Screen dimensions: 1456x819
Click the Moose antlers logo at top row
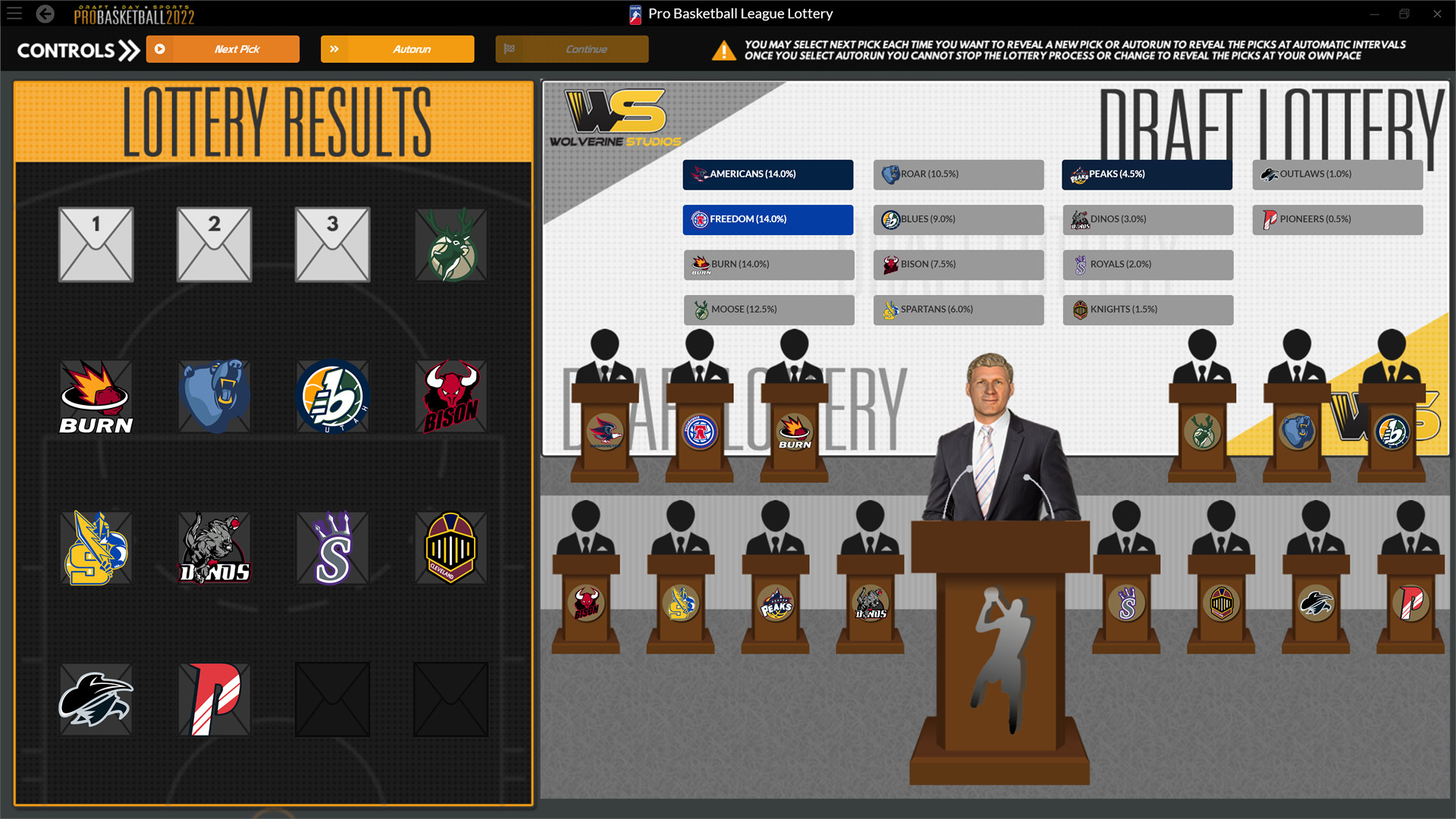click(450, 244)
